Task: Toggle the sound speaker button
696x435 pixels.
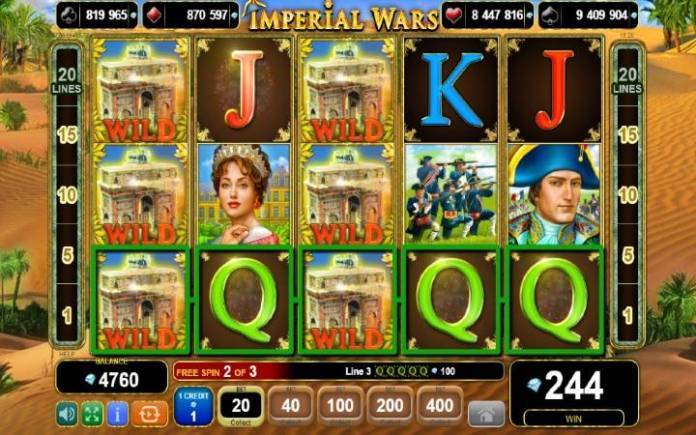Action: click(x=67, y=412)
